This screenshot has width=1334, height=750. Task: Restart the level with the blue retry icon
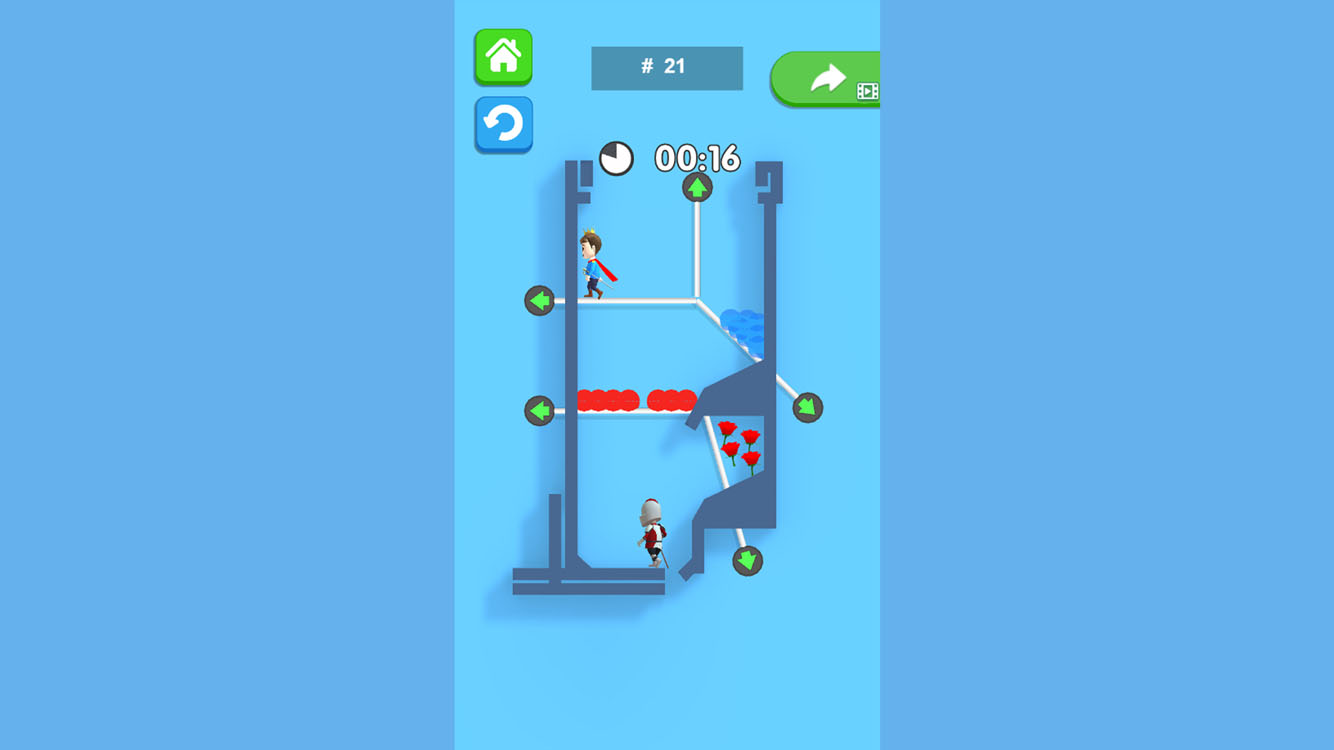pyautogui.click(x=503, y=124)
